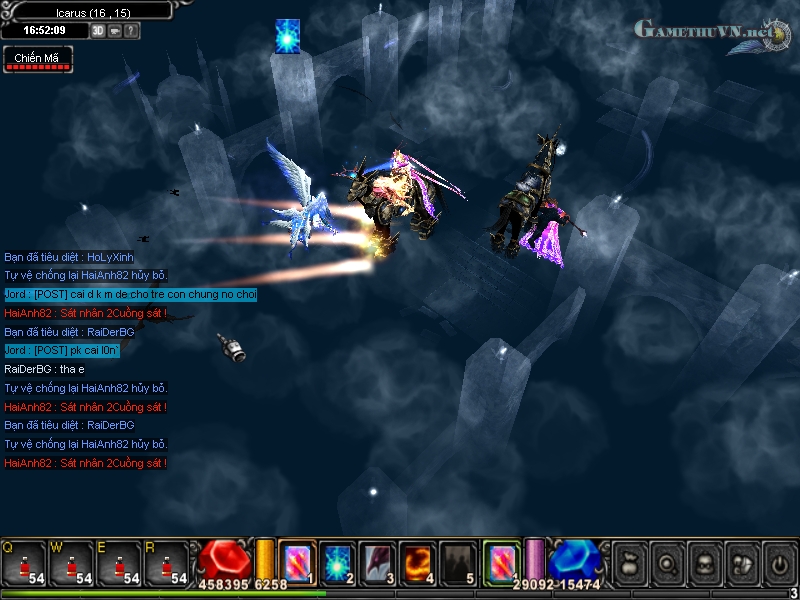
Task: Open the character helmet button
Action: (704, 561)
